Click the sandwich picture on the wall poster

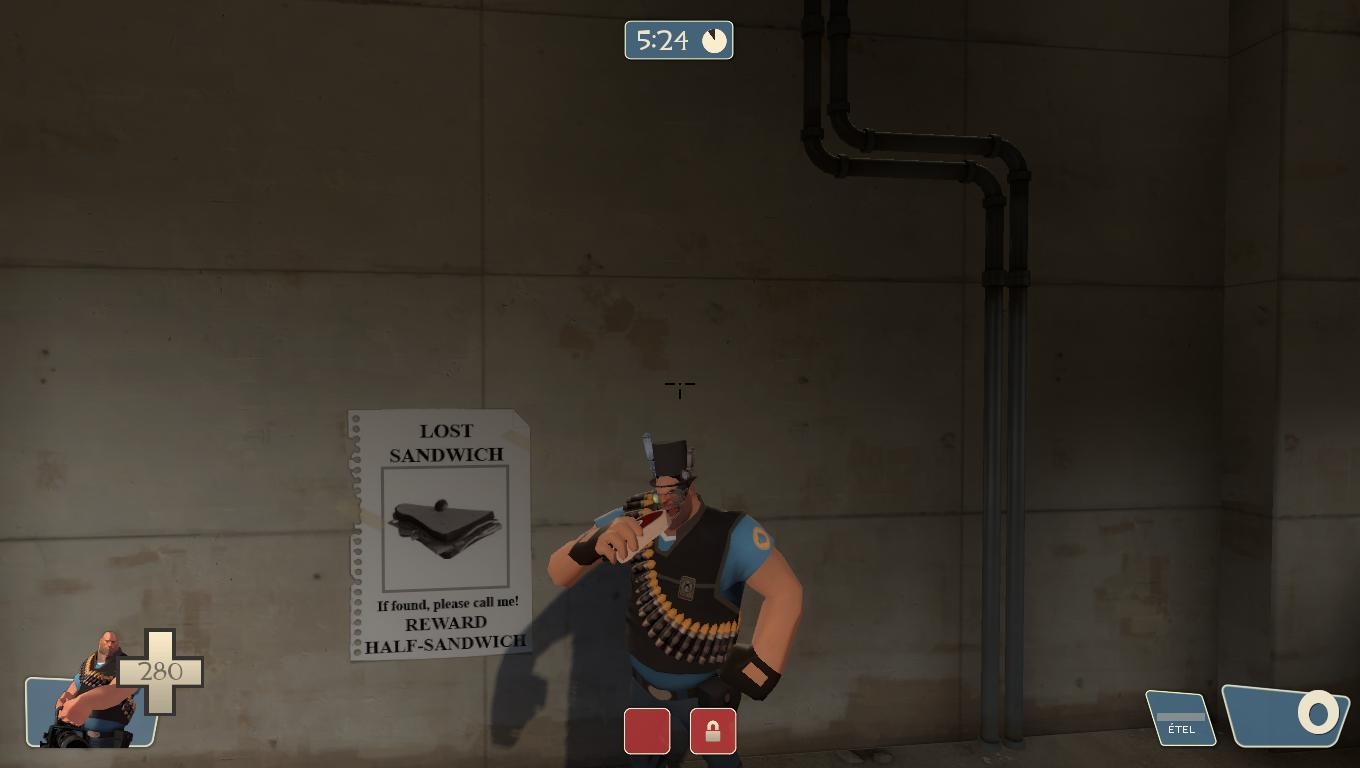[x=446, y=530]
